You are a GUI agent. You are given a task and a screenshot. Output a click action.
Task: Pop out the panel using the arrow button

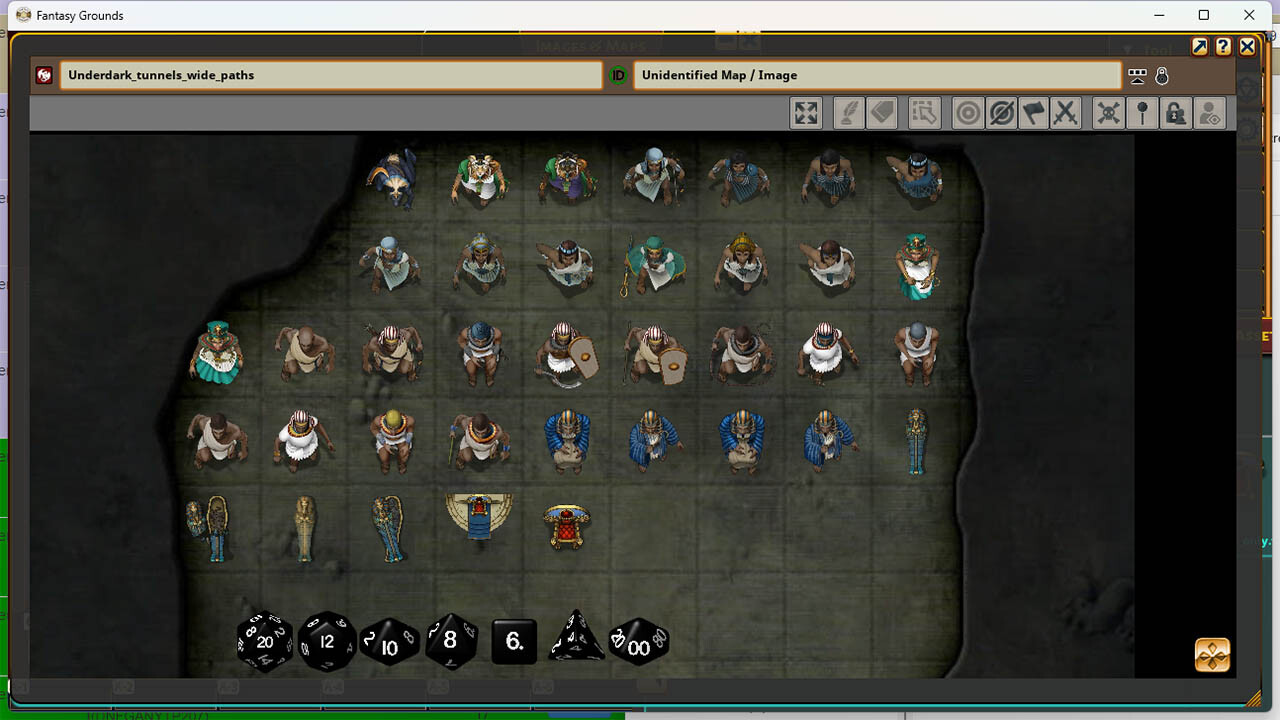click(1200, 47)
